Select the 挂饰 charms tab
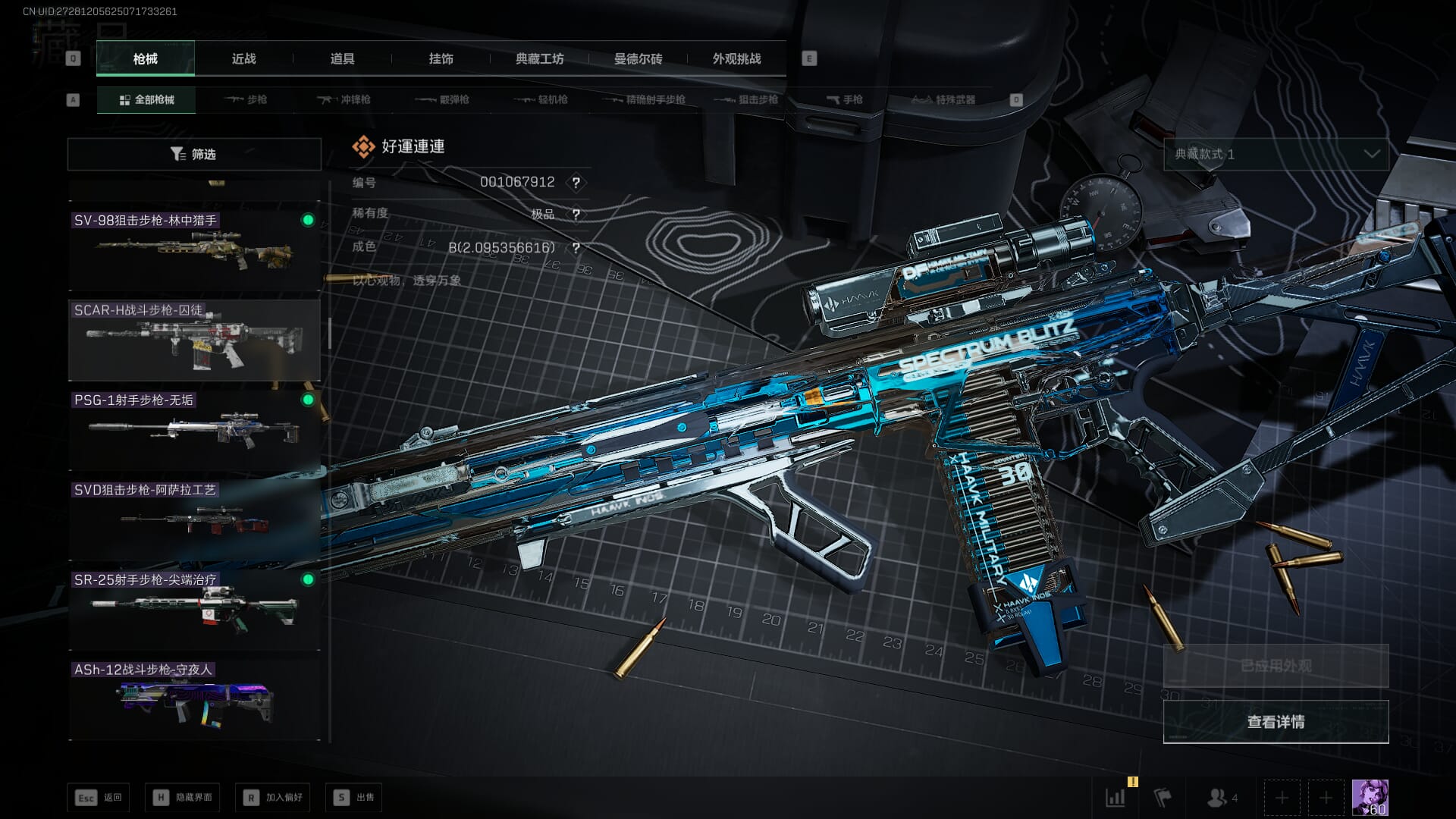 441,58
